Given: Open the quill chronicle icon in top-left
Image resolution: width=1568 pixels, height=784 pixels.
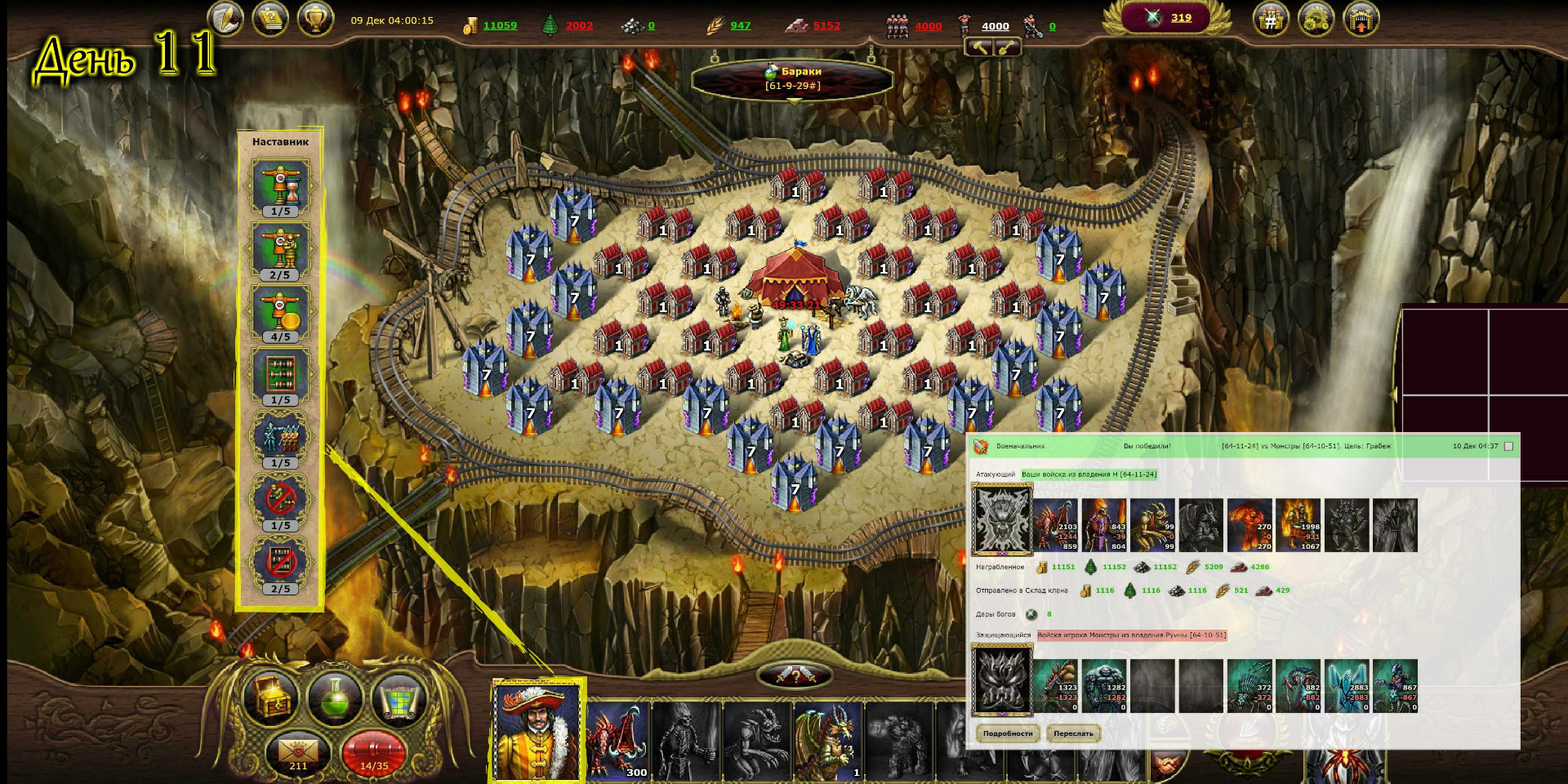Looking at the screenshot, I should click(227, 17).
